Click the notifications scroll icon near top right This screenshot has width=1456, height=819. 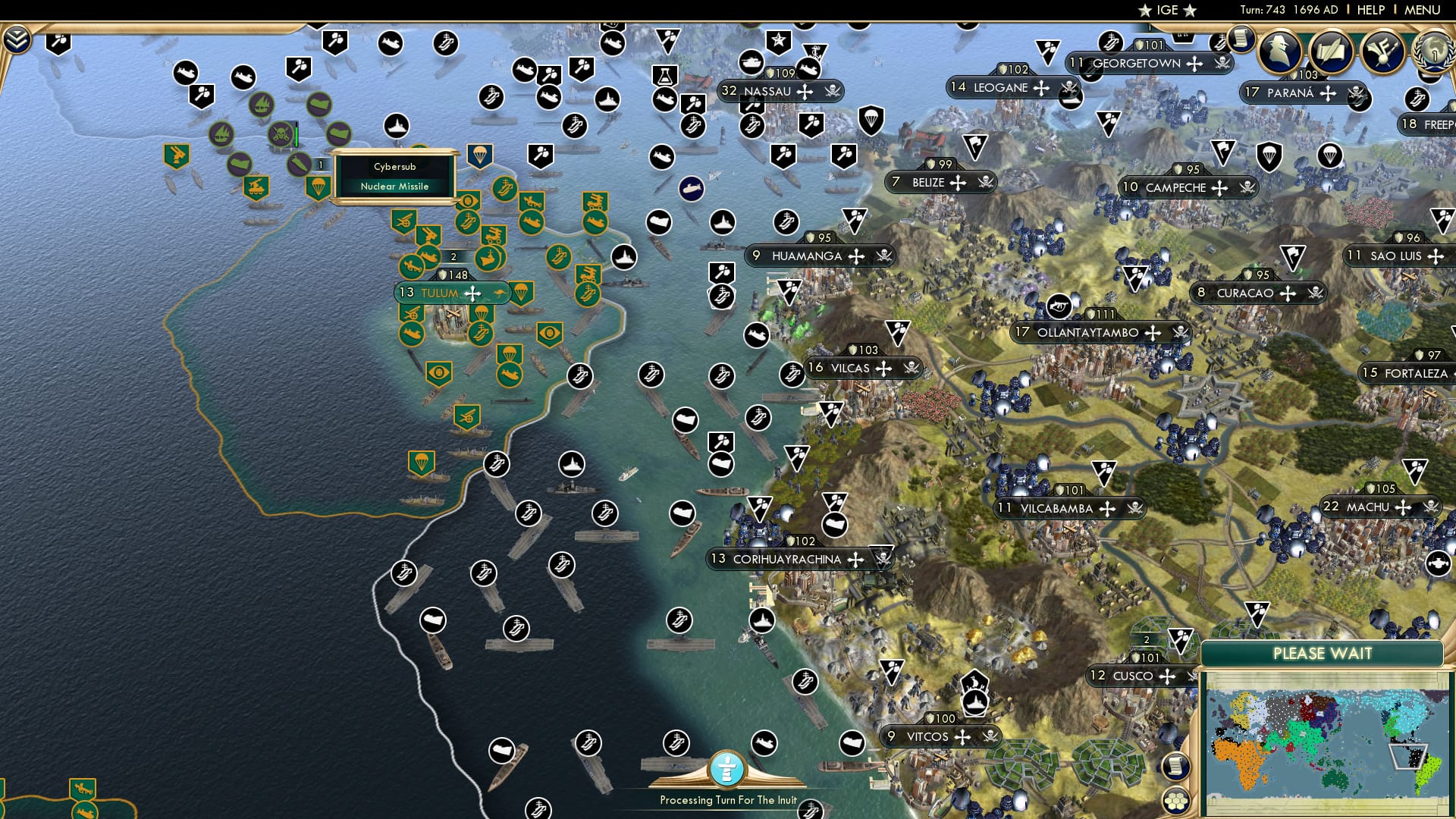point(1241,39)
